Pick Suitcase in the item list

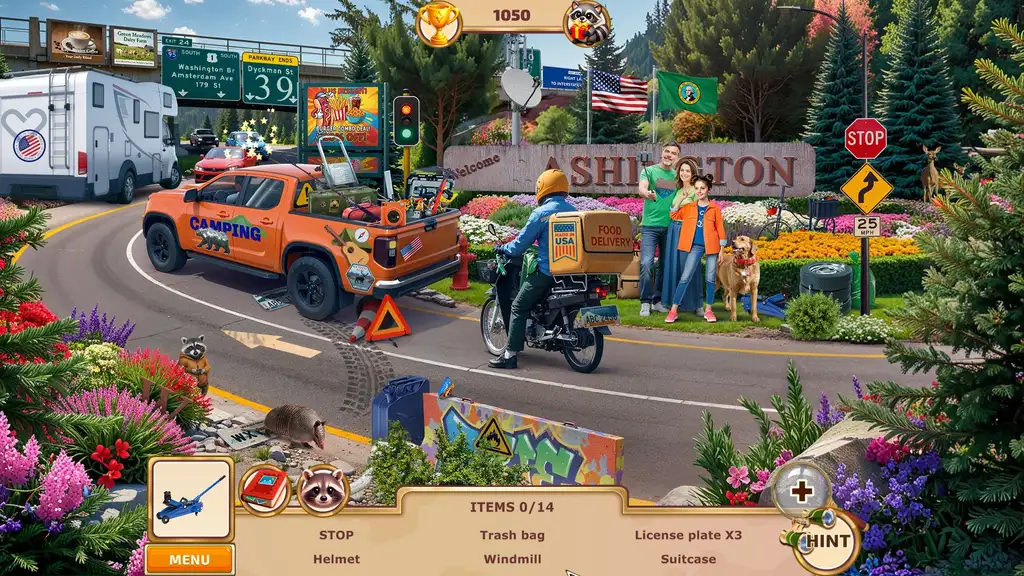click(688, 559)
